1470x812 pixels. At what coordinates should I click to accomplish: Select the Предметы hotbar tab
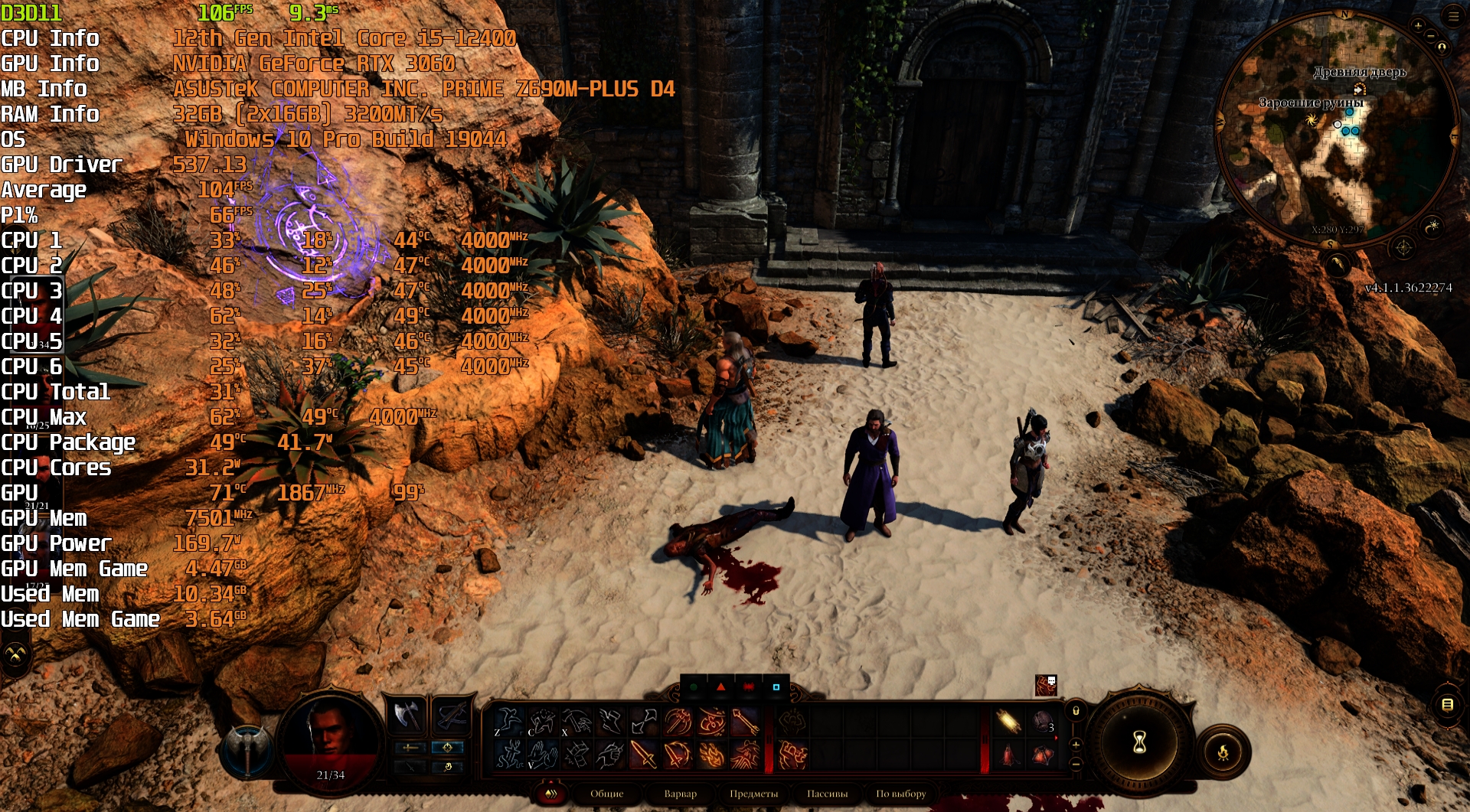point(753,794)
